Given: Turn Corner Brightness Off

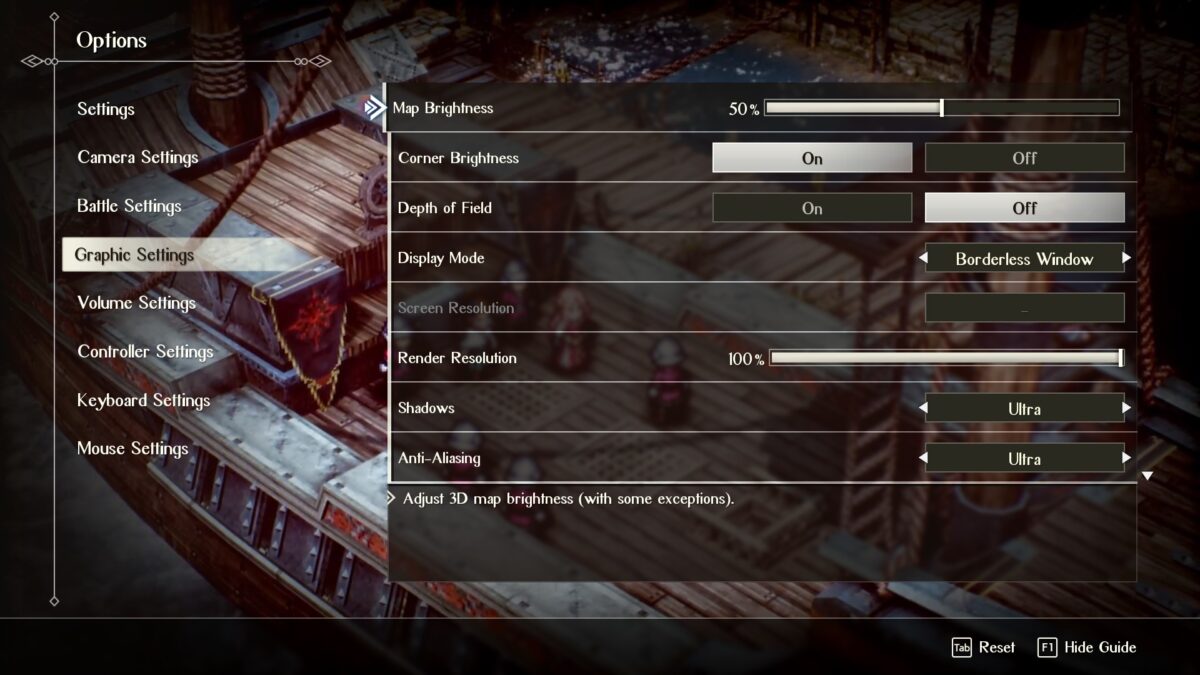Looking at the screenshot, I should coord(1024,158).
